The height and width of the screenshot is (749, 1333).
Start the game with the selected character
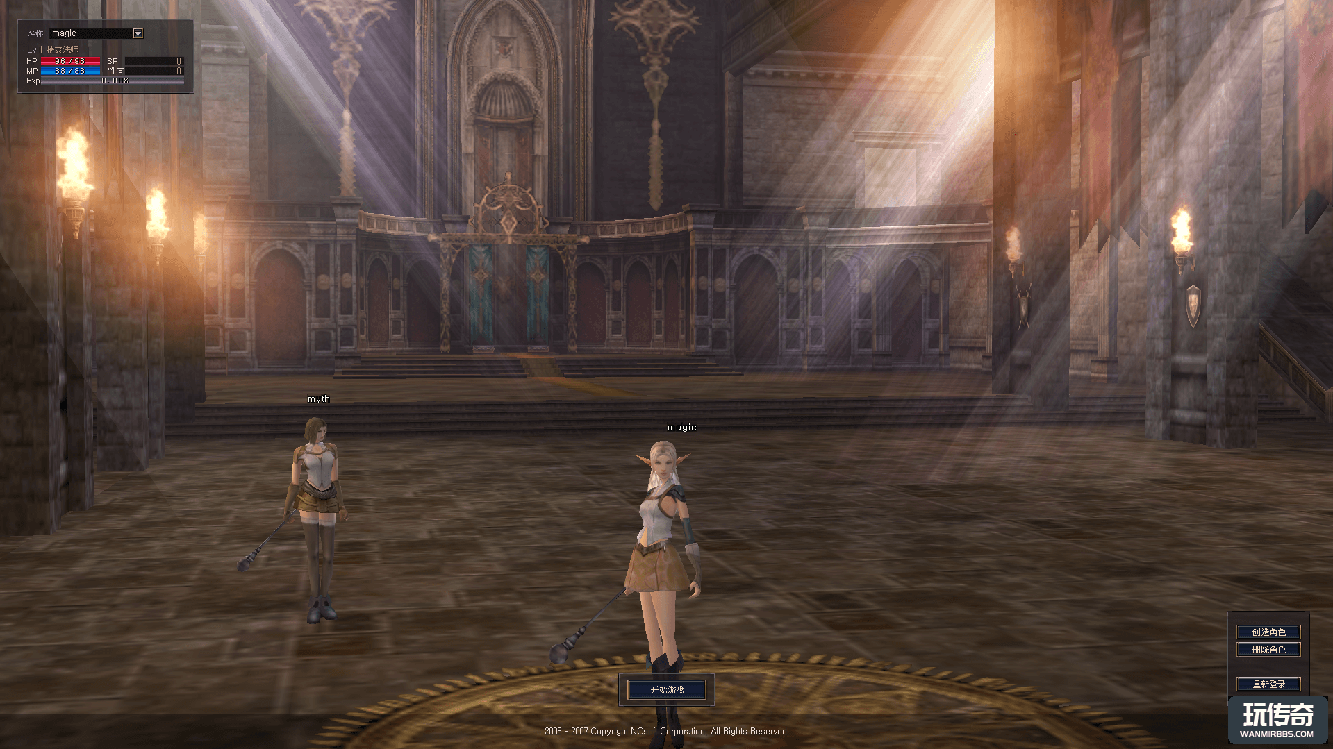[667, 689]
